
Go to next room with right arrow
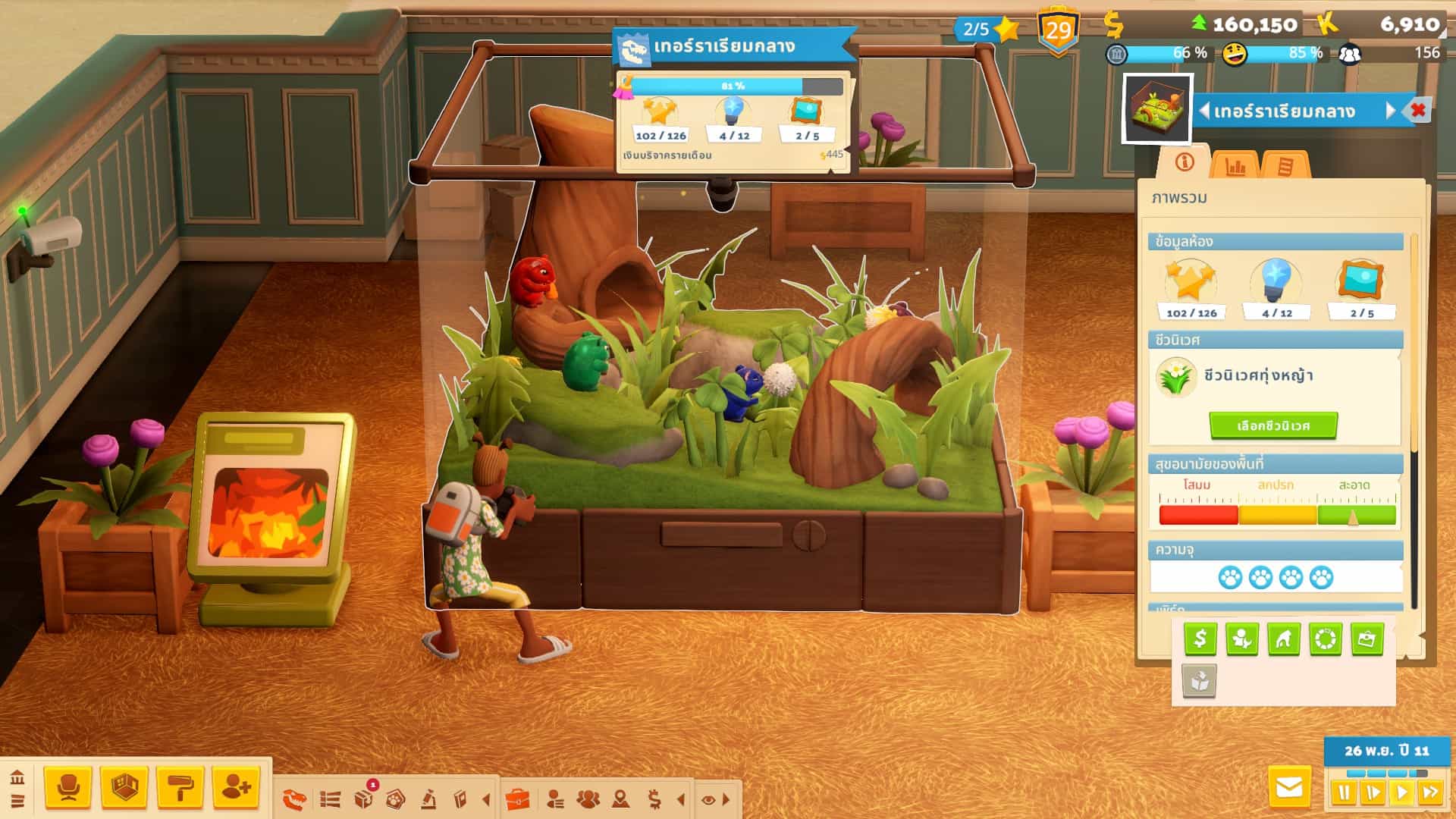click(x=1391, y=111)
